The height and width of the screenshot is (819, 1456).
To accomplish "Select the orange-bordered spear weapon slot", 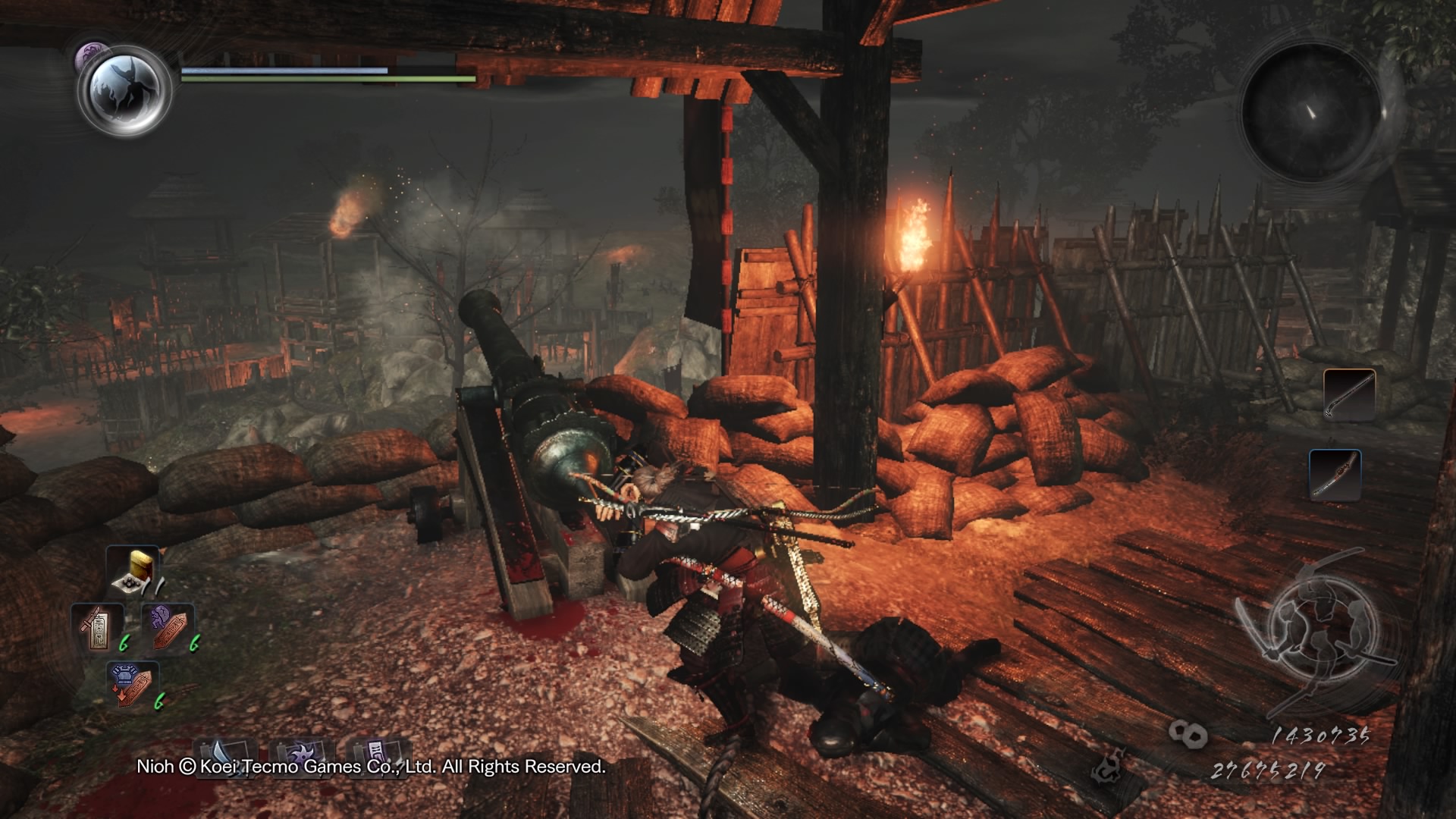I will (1349, 394).
